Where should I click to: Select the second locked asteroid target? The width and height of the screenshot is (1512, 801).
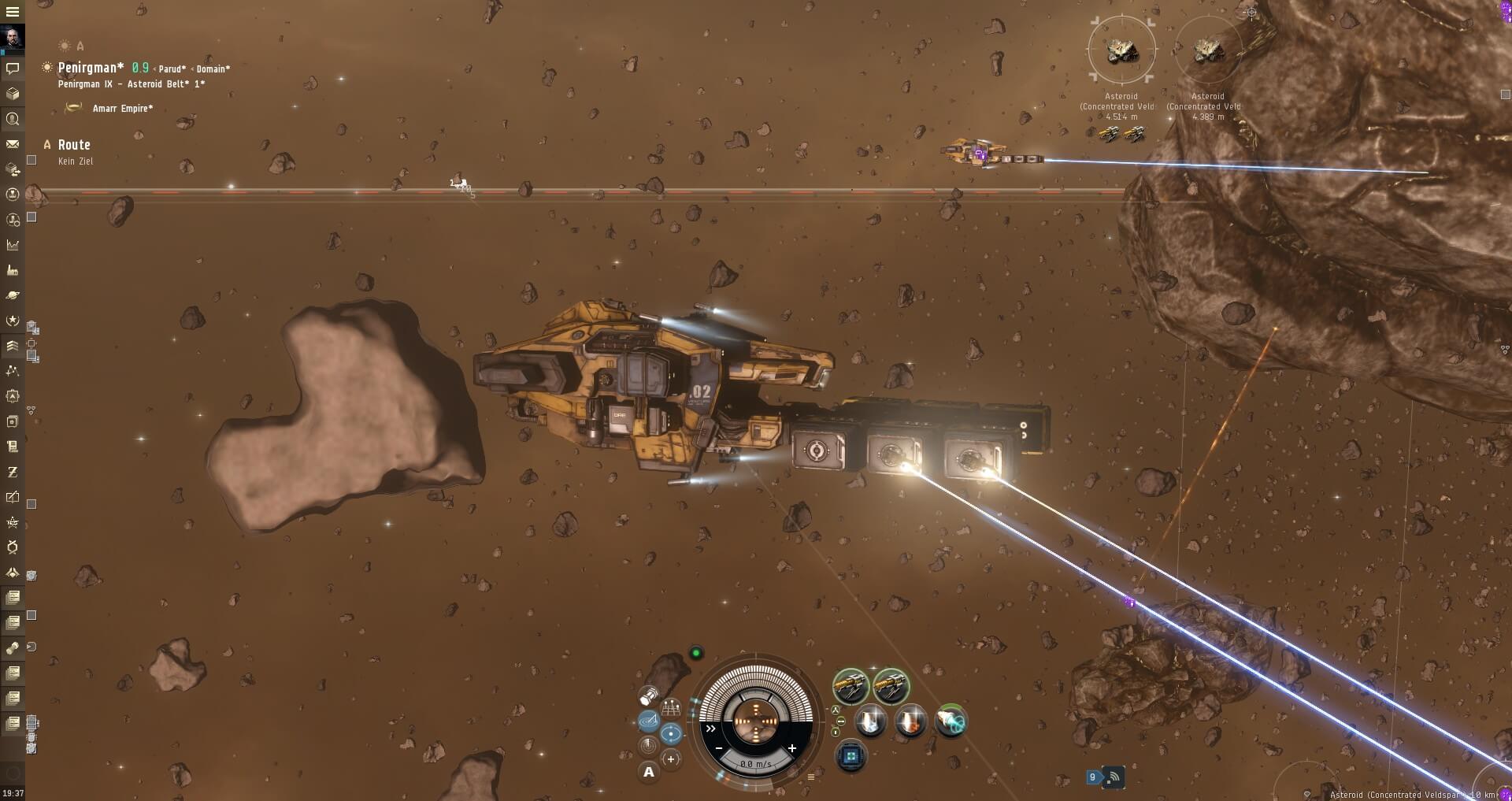1208,50
